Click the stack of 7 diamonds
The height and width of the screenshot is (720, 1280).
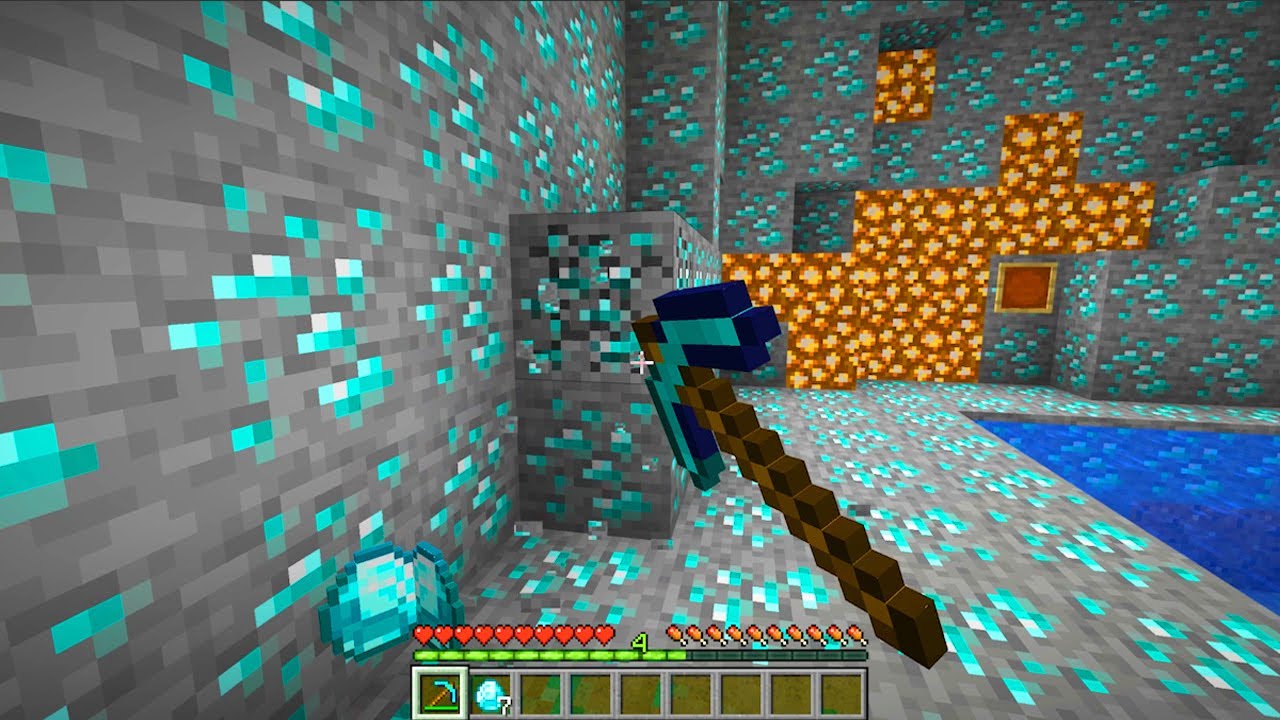(490, 695)
